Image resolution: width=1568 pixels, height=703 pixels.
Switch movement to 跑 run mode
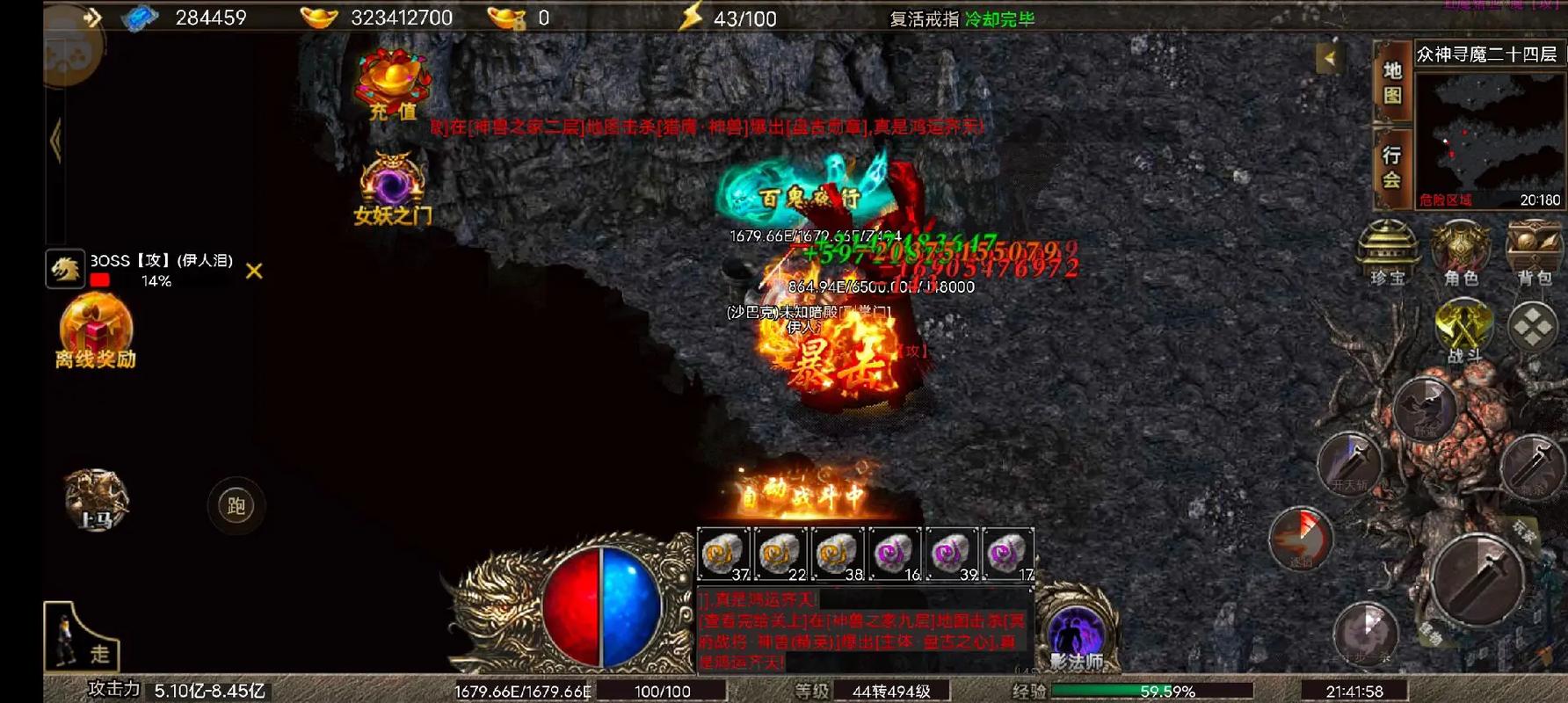236,505
